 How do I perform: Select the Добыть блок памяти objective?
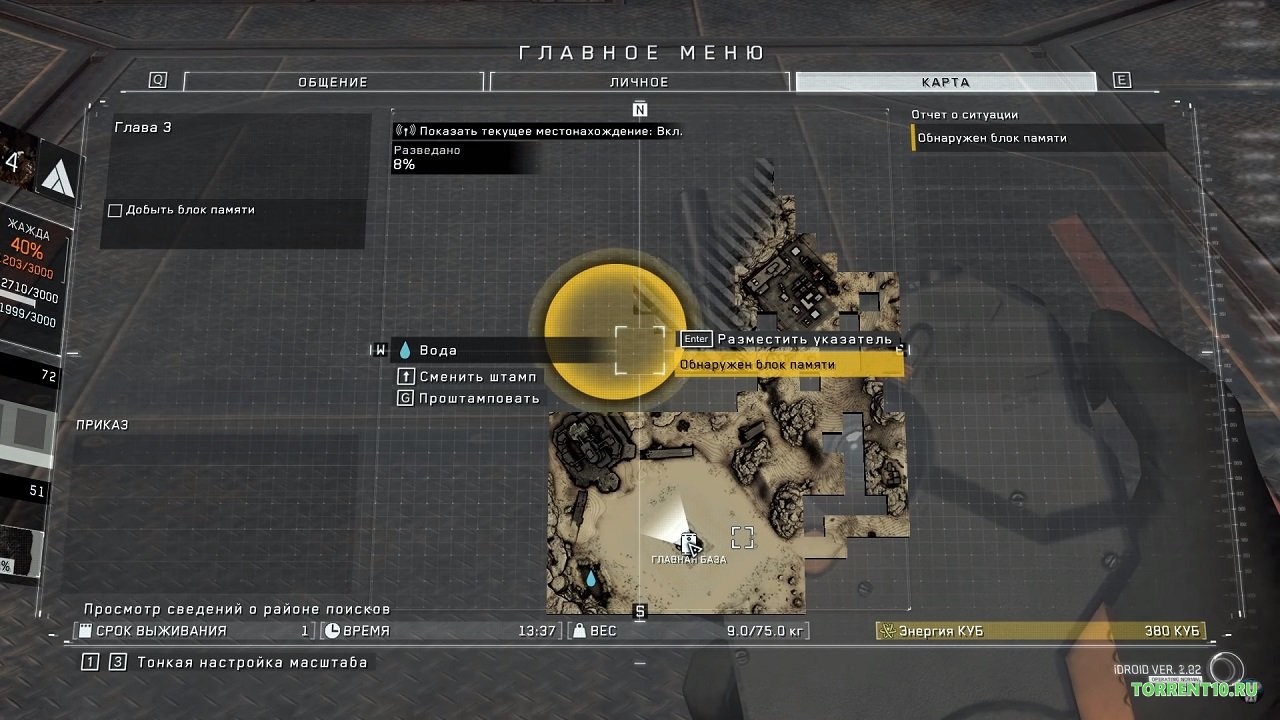189,210
